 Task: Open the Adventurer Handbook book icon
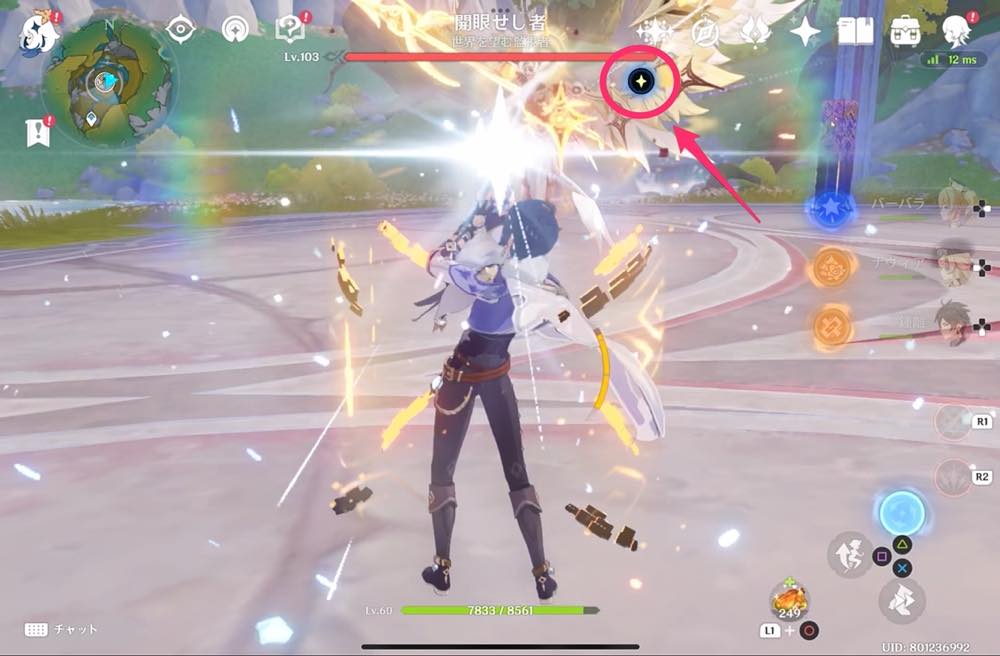(x=855, y=32)
